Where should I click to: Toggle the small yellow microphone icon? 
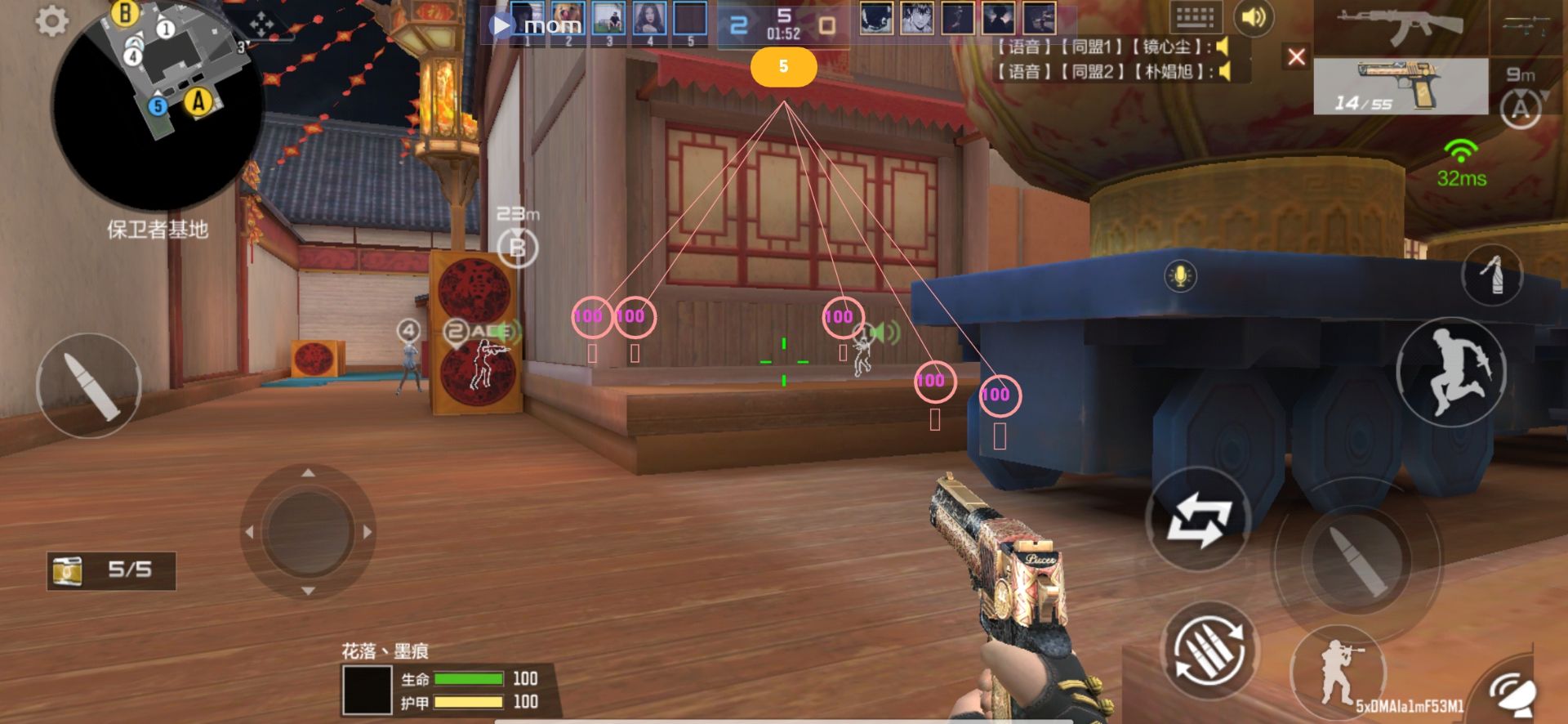1180,276
